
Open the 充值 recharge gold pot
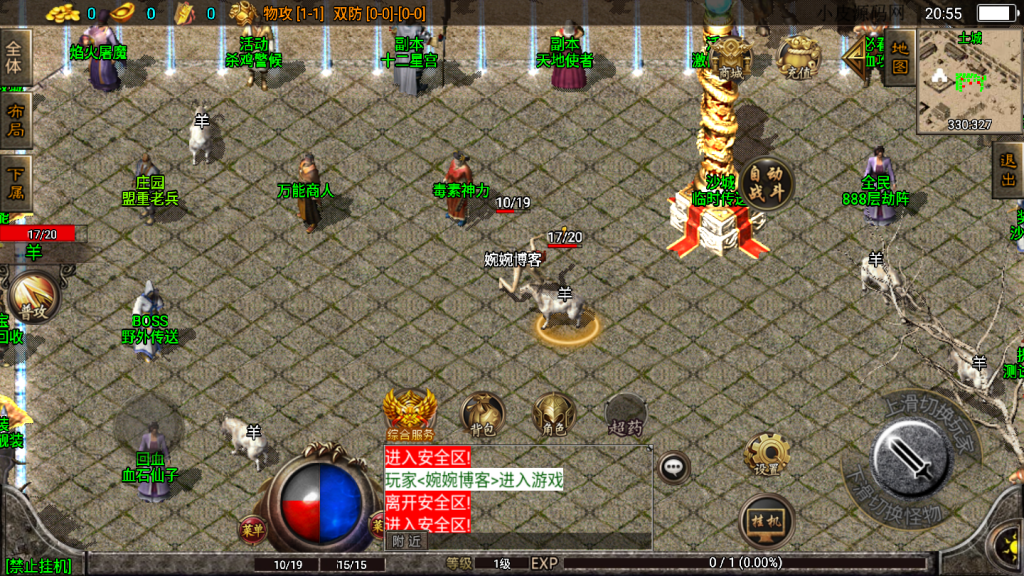(798, 58)
